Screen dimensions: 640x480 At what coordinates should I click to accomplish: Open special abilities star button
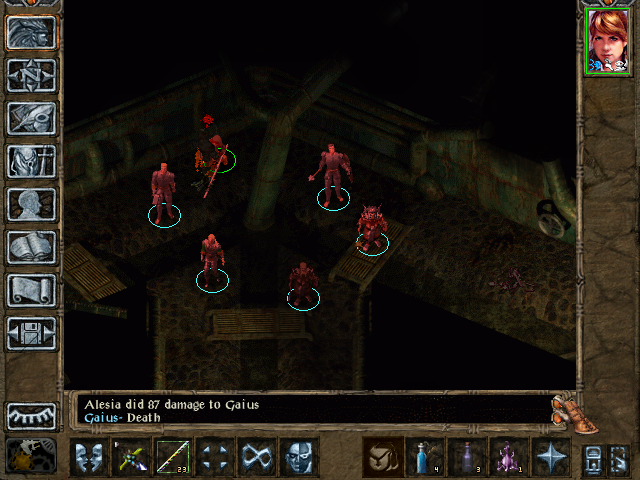pyautogui.click(x=551, y=458)
